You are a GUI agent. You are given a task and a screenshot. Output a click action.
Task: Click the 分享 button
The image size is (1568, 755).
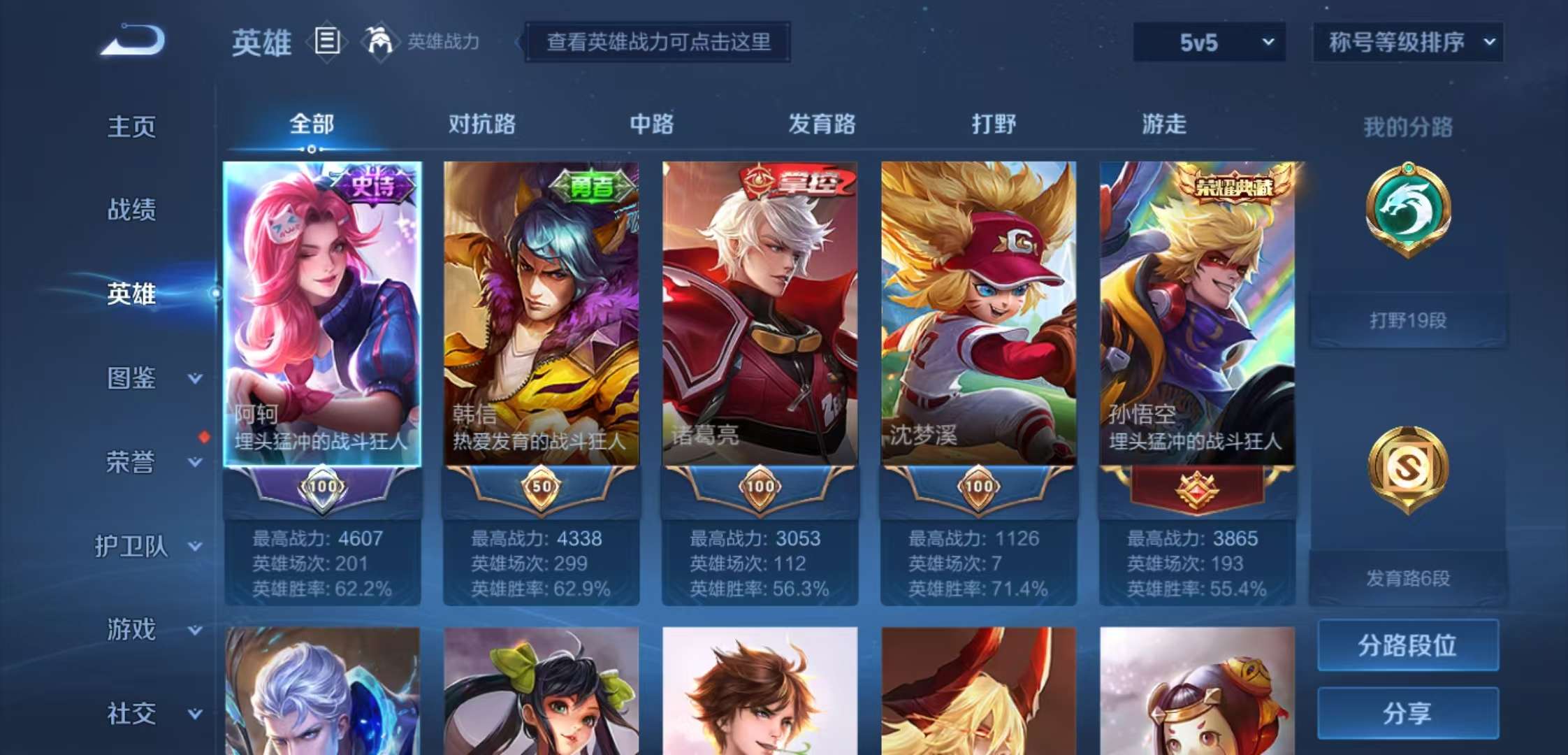tap(1407, 712)
